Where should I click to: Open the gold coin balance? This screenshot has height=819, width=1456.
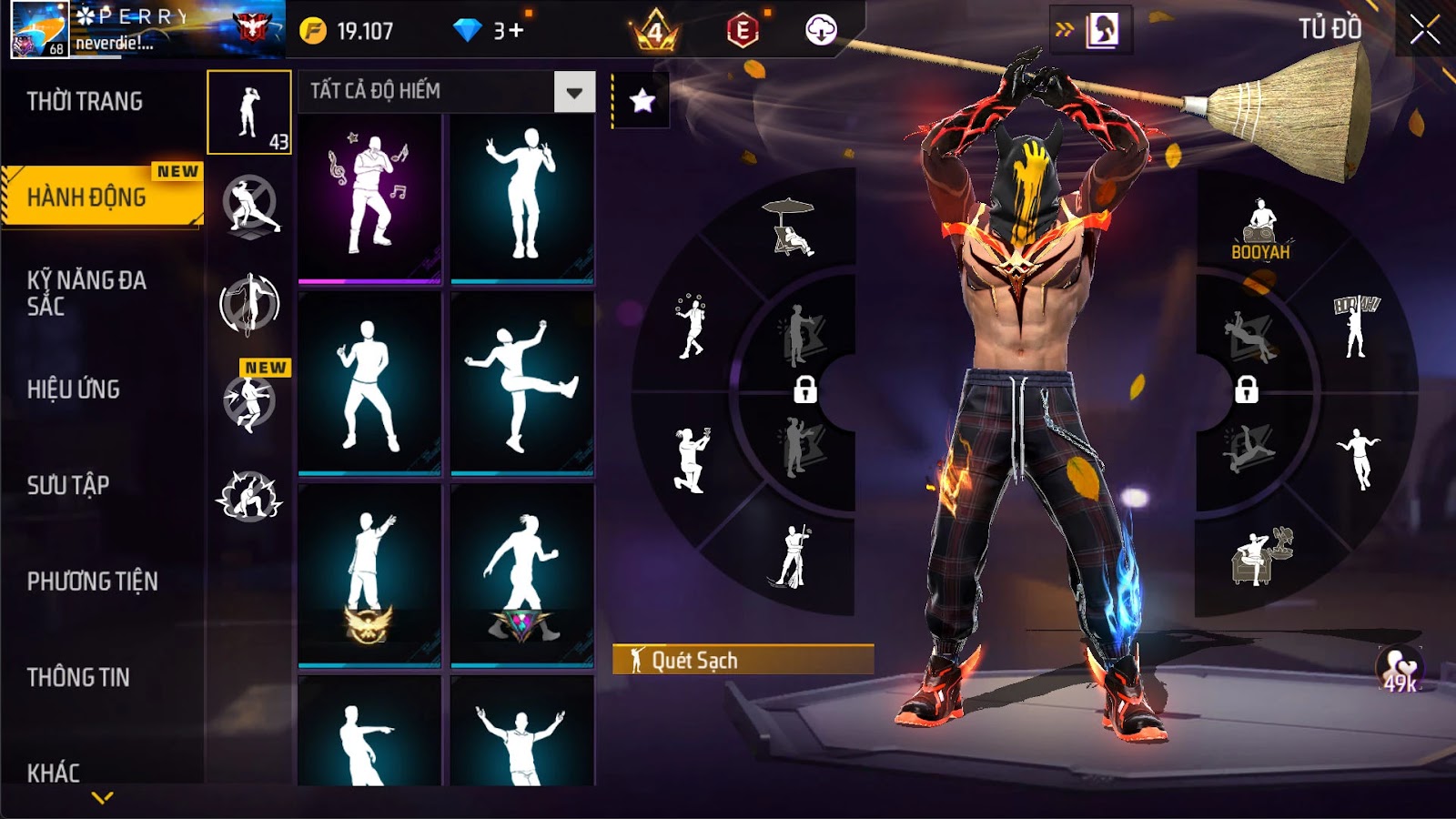tap(347, 31)
